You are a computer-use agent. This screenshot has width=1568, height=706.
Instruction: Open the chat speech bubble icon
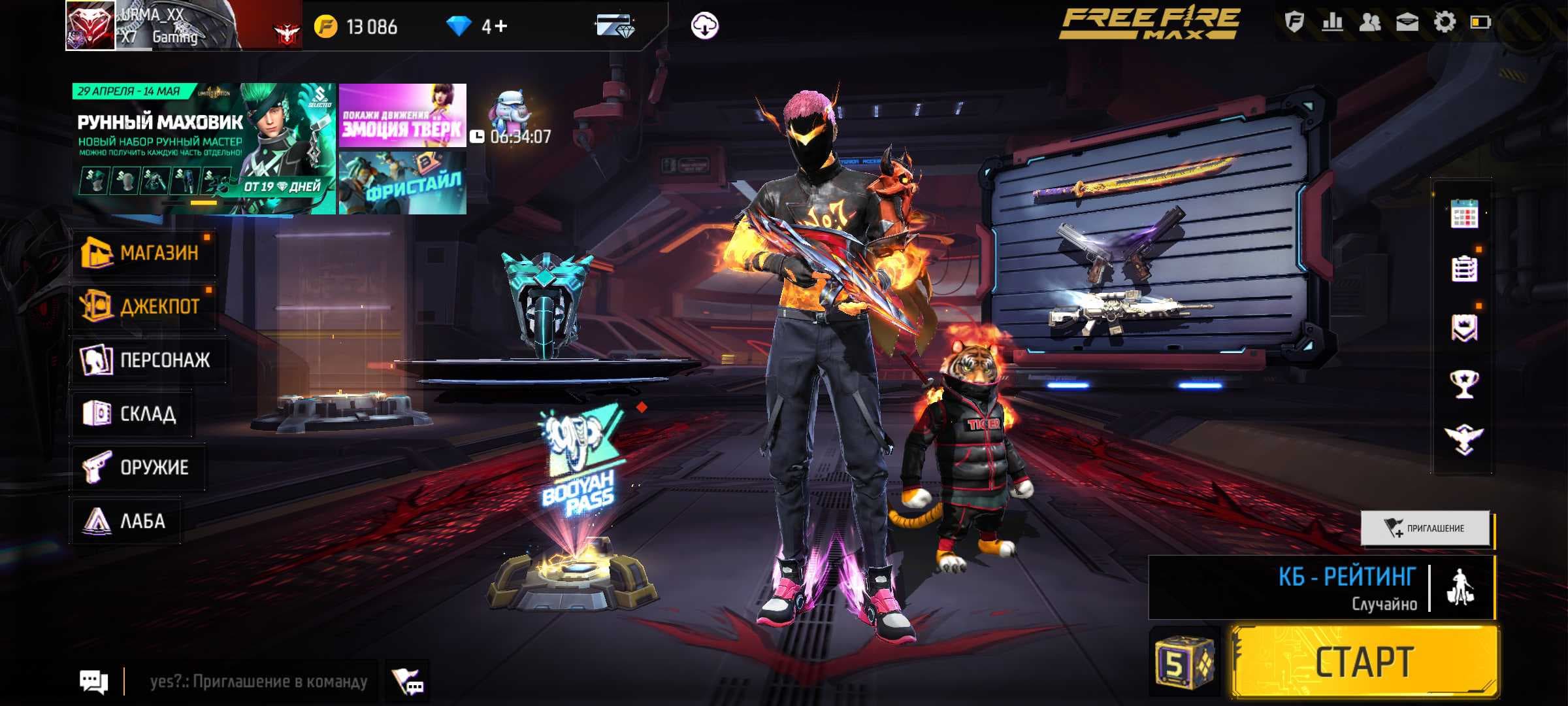(93, 681)
